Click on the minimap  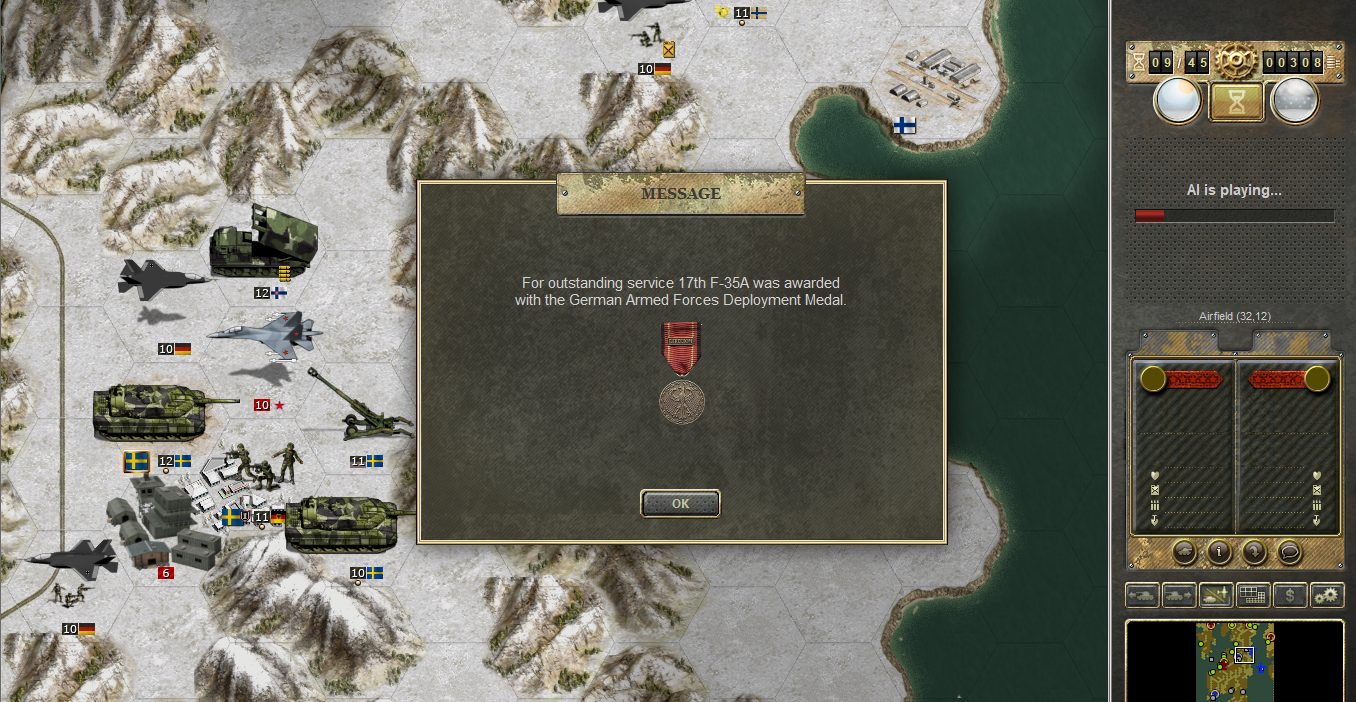click(1235, 660)
